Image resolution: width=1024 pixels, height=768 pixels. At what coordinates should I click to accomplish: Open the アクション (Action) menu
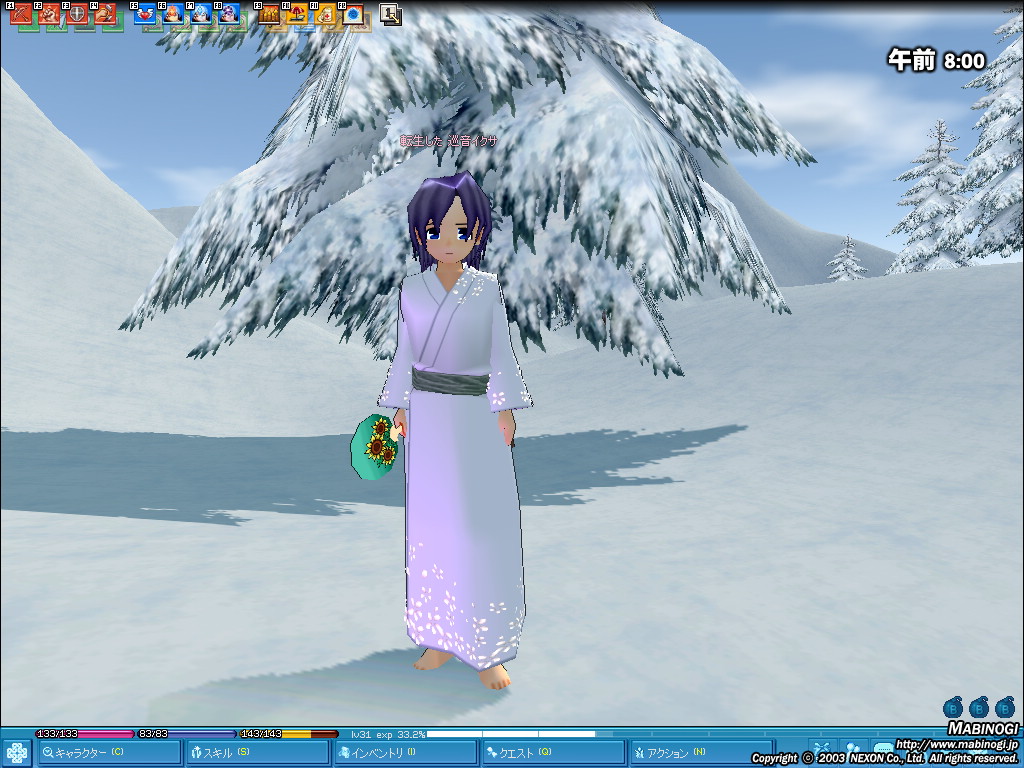tap(700, 752)
